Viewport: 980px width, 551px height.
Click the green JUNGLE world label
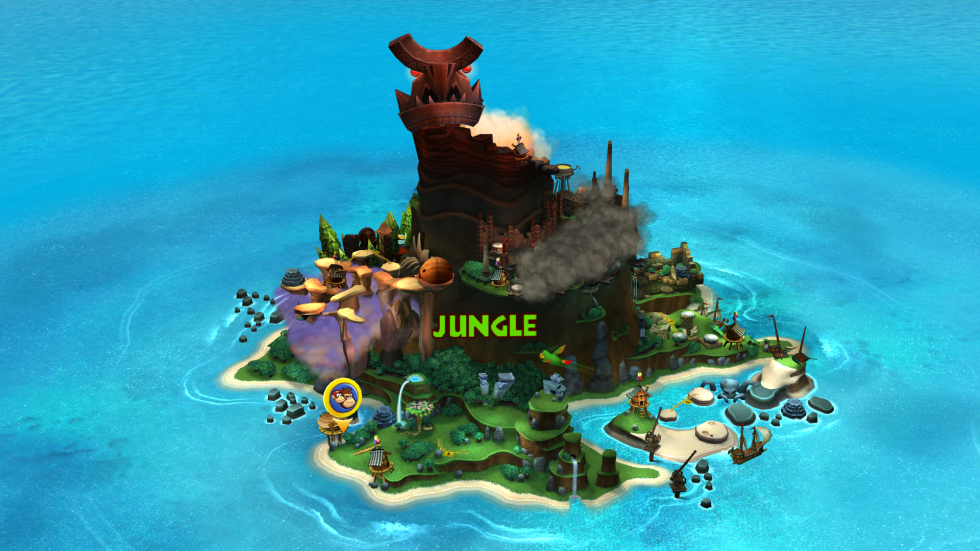coord(485,325)
